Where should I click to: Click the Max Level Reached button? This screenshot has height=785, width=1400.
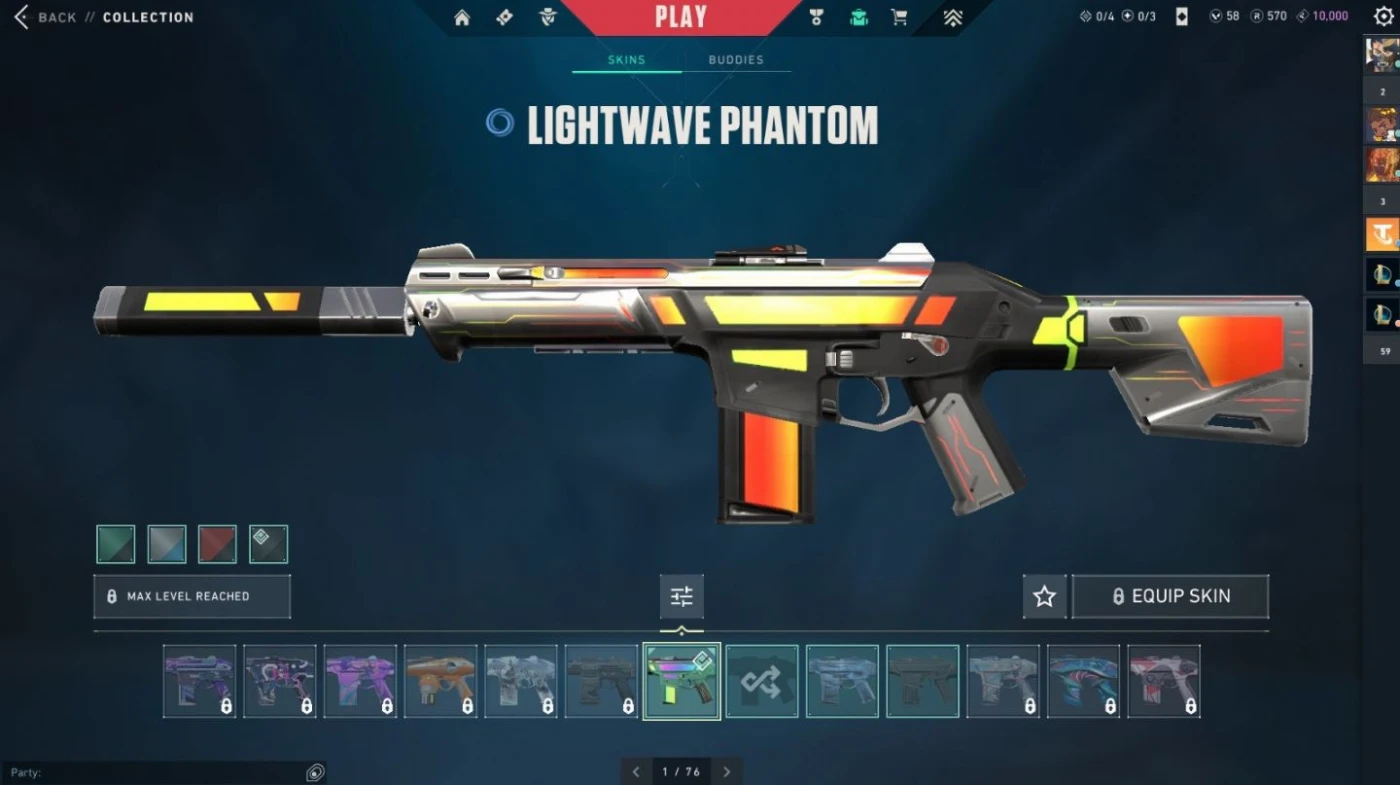192,596
